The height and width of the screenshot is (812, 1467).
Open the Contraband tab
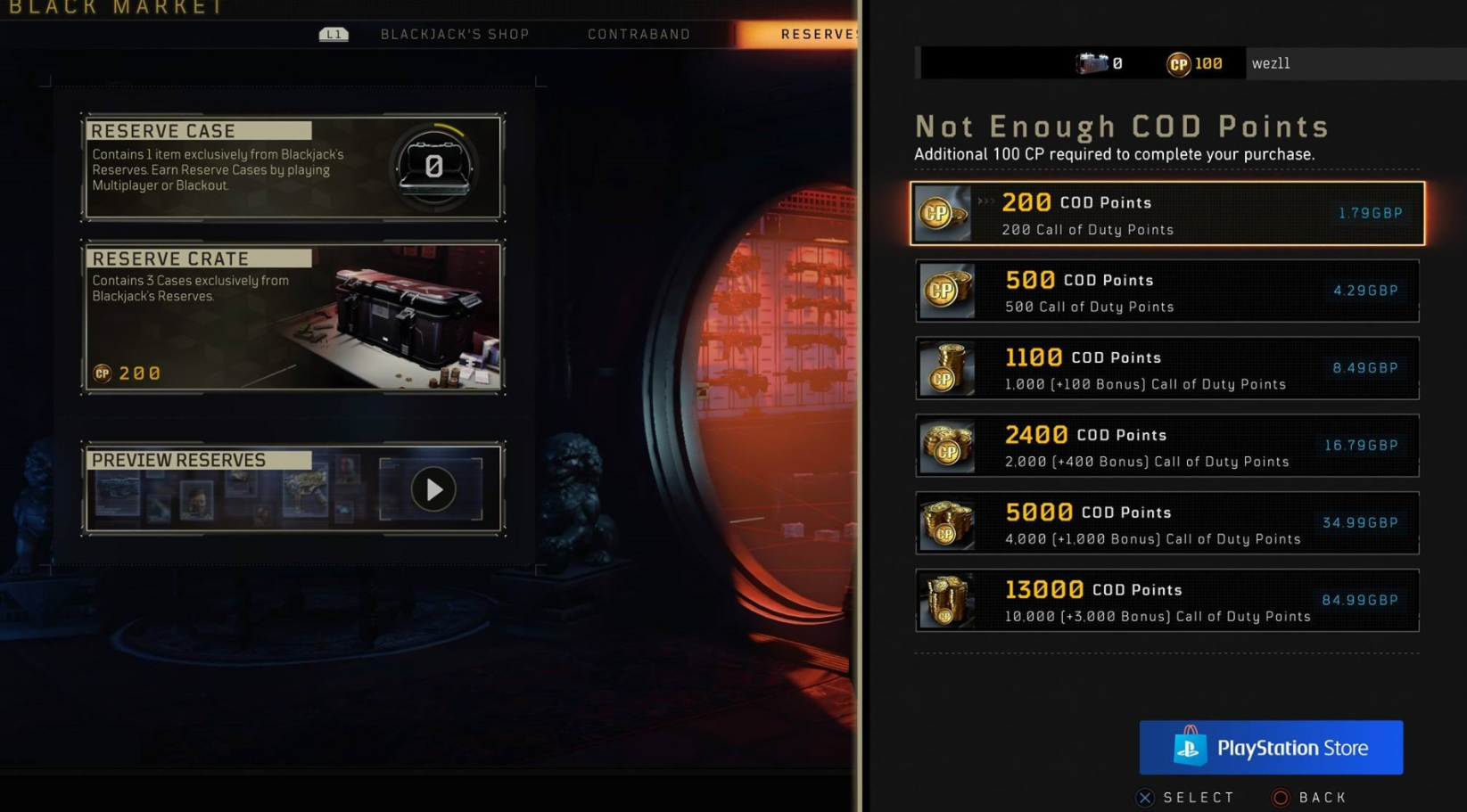click(639, 35)
